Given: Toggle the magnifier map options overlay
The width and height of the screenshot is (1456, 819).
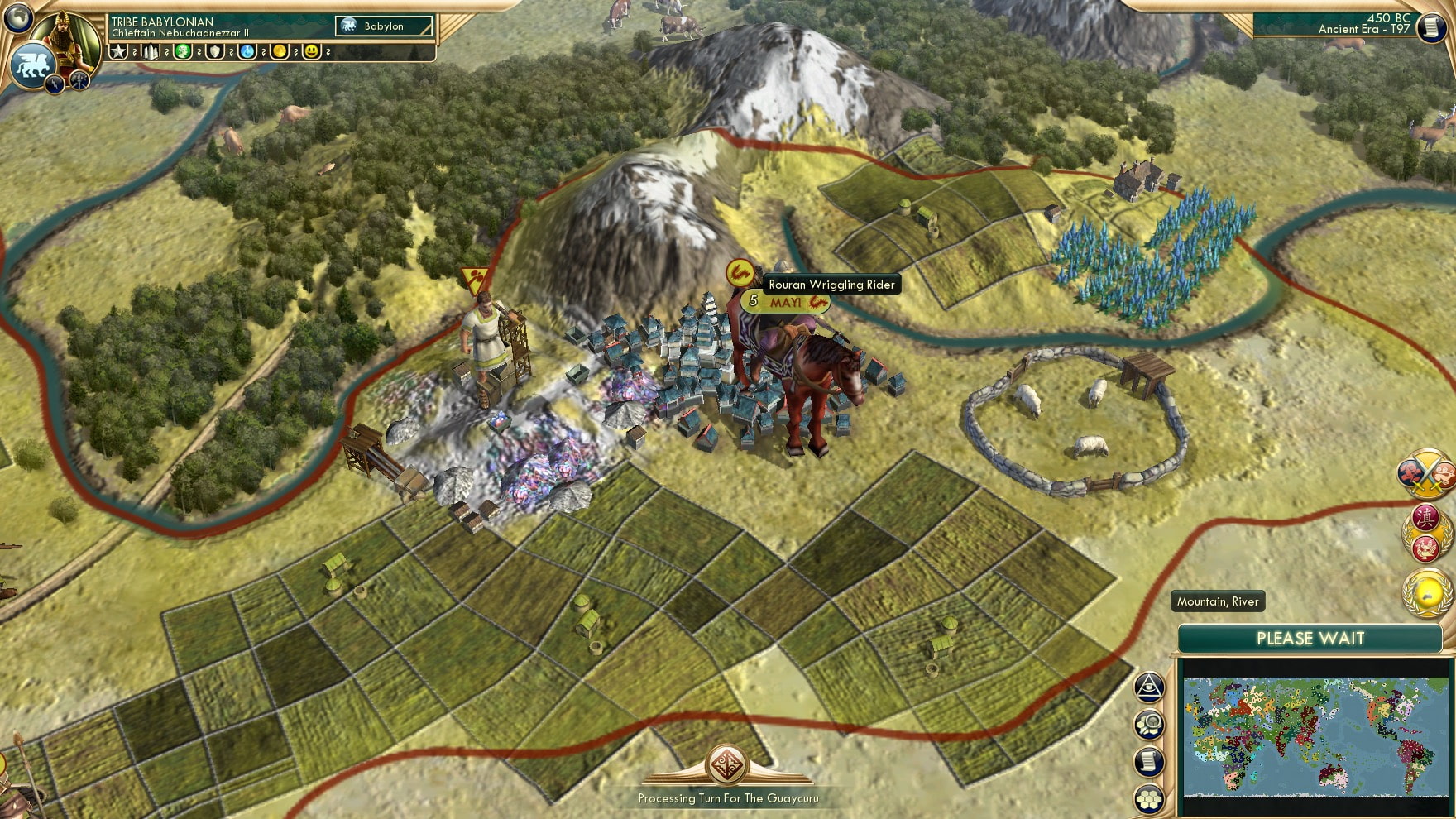Looking at the screenshot, I should (1149, 723).
